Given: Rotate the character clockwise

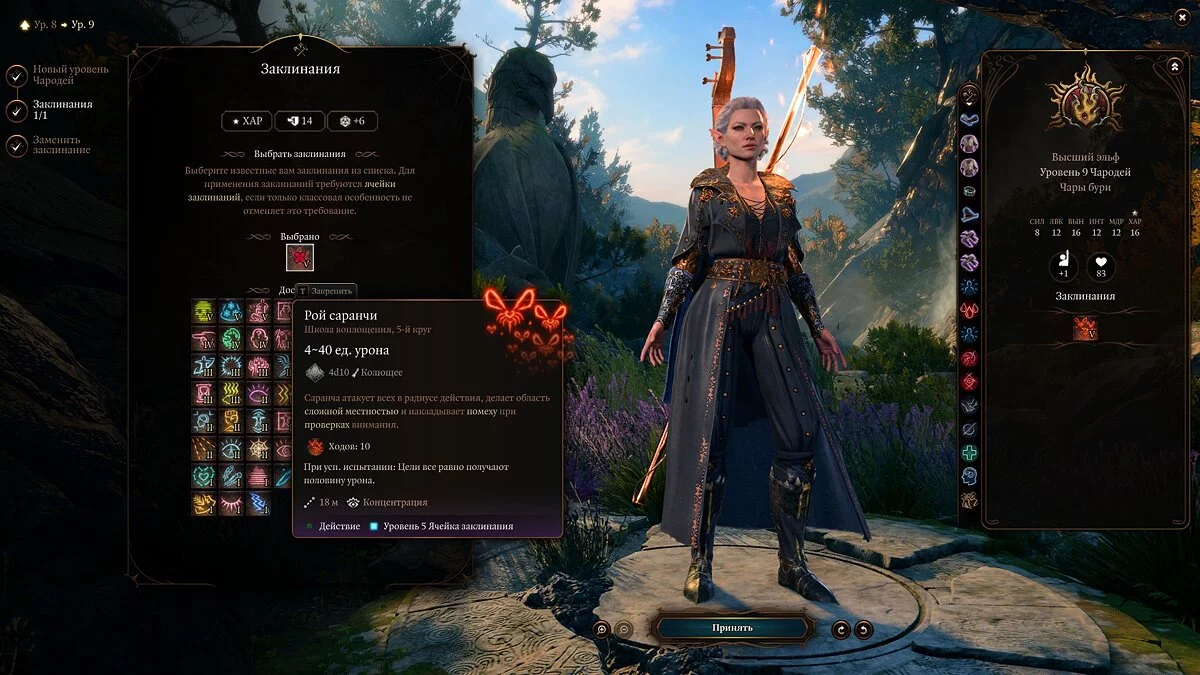Looking at the screenshot, I should [864, 629].
